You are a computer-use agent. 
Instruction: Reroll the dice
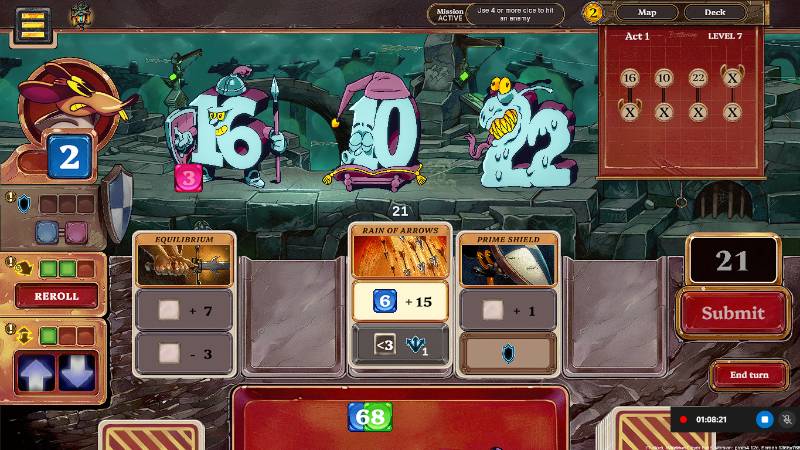[x=56, y=296]
